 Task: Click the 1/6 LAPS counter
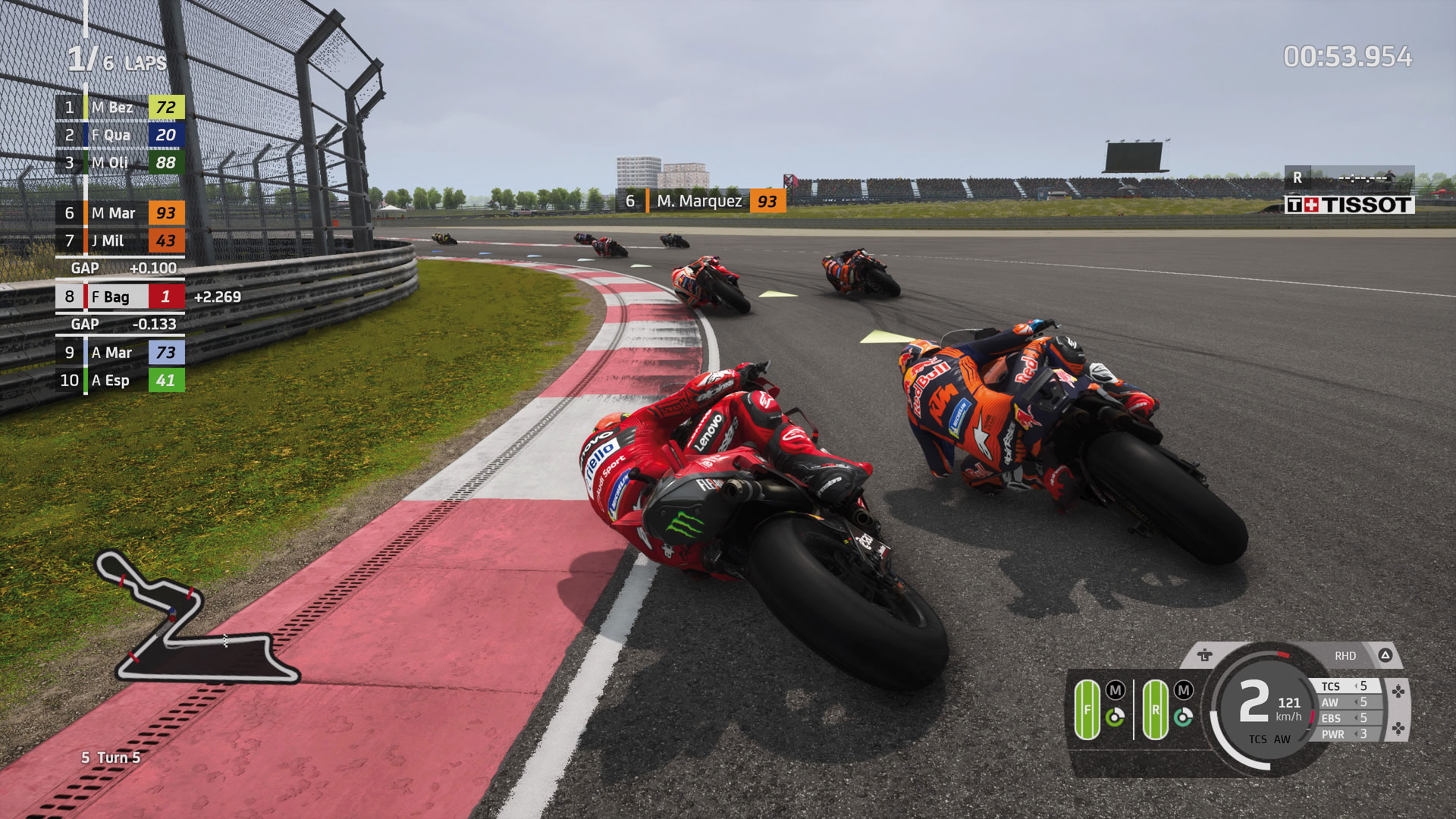click(x=114, y=58)
